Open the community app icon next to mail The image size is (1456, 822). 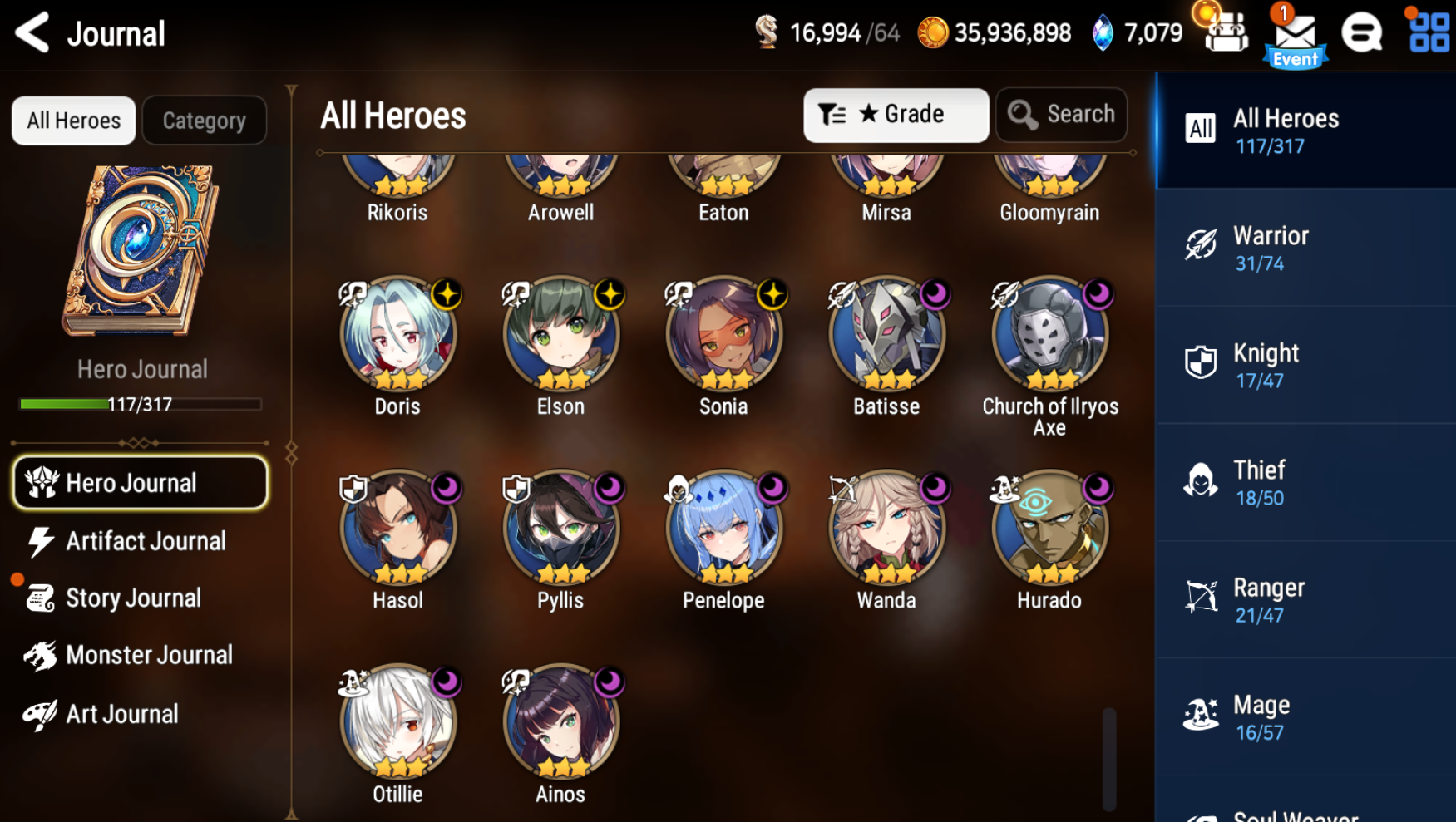click(x=1362, y=33)
